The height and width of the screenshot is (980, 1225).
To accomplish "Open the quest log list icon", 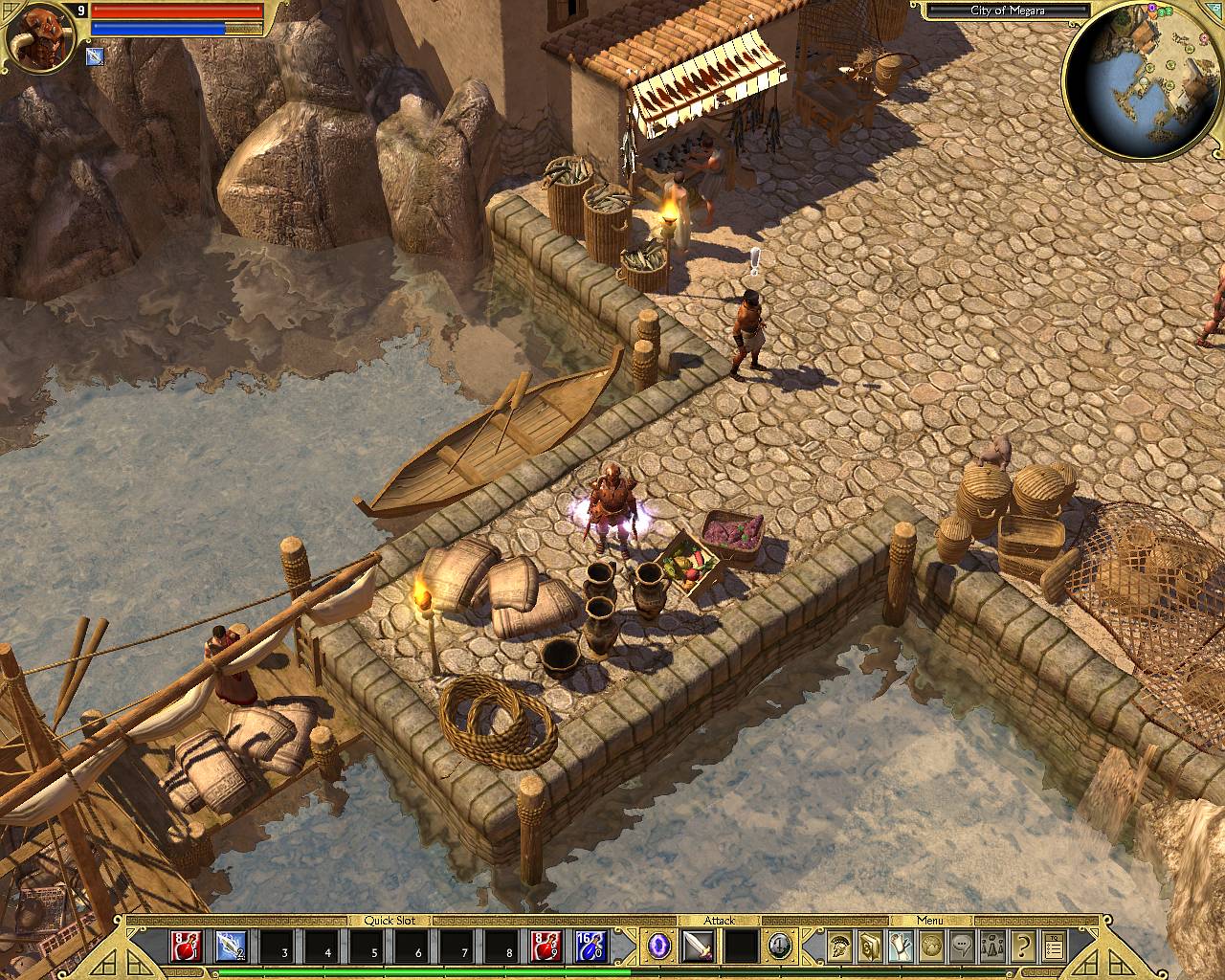I will (x=1054, y=946).
